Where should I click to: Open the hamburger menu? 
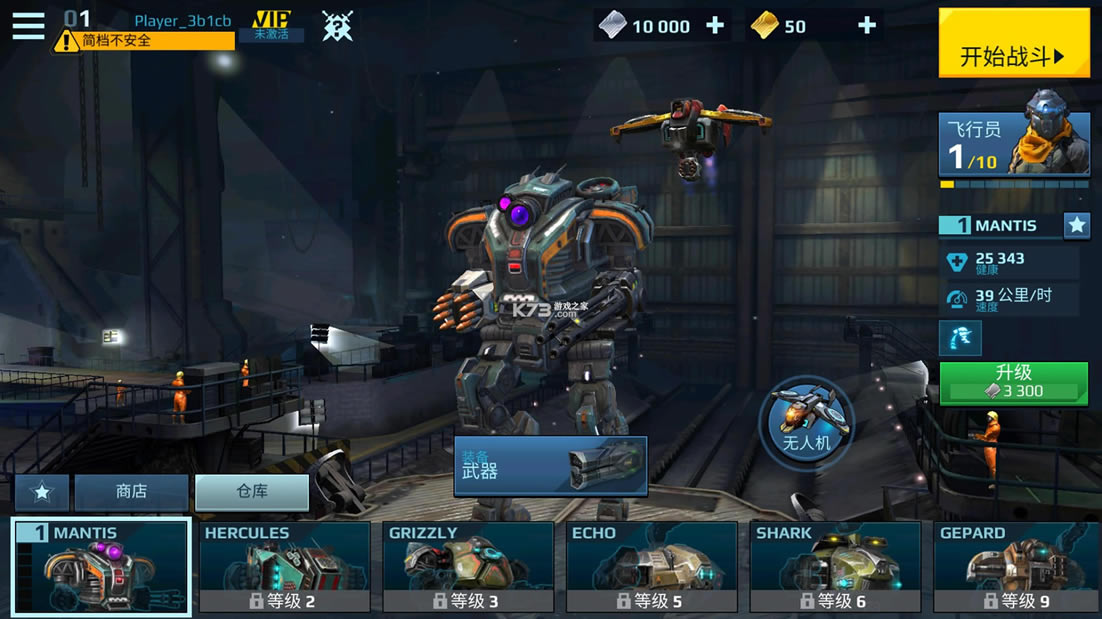[28, 25]
